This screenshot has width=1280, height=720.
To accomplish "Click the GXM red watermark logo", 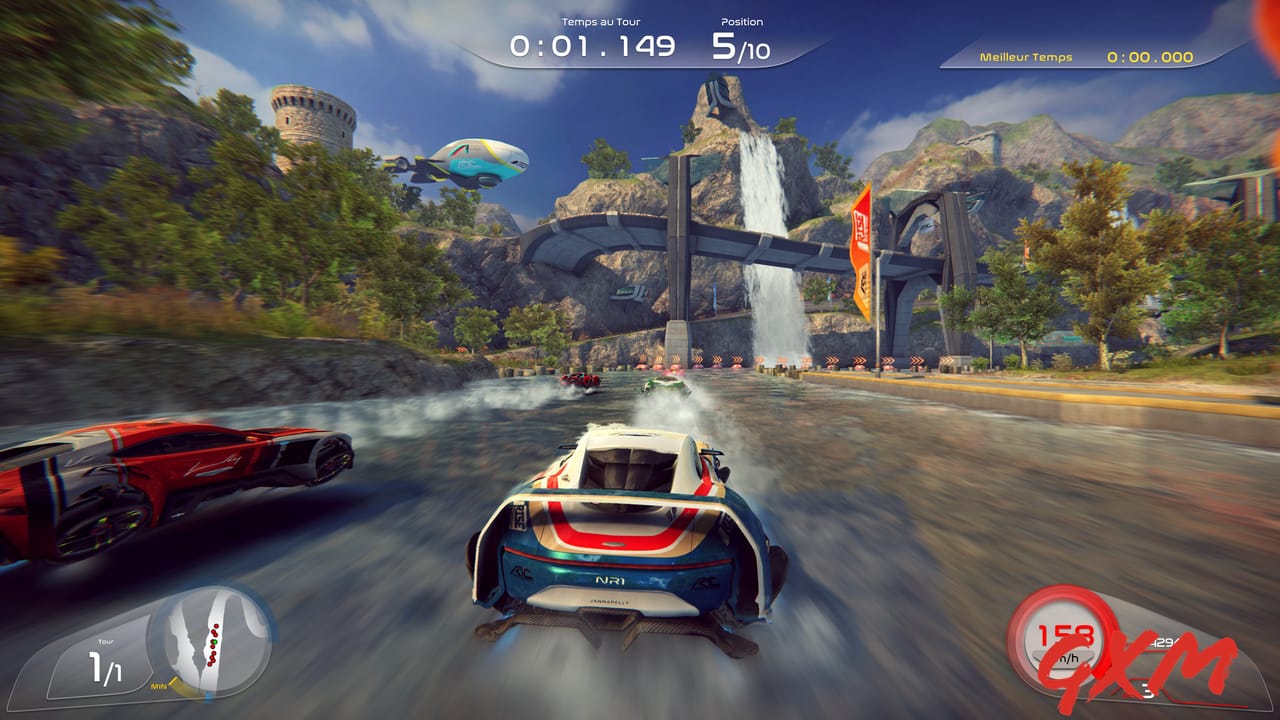I will (x=1140, y=666).
